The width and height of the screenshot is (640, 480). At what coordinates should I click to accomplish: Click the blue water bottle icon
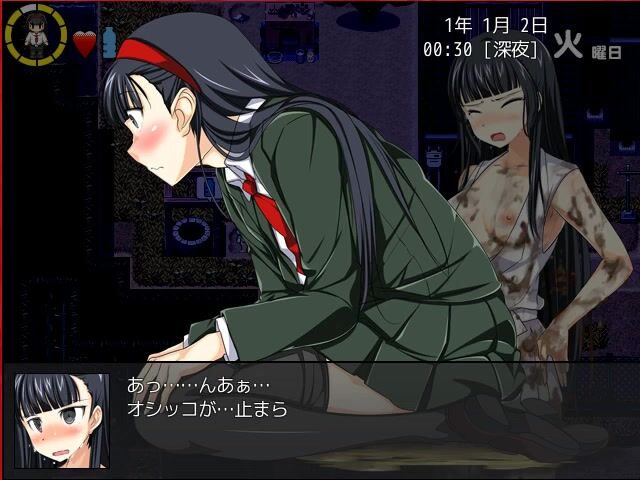109,42
